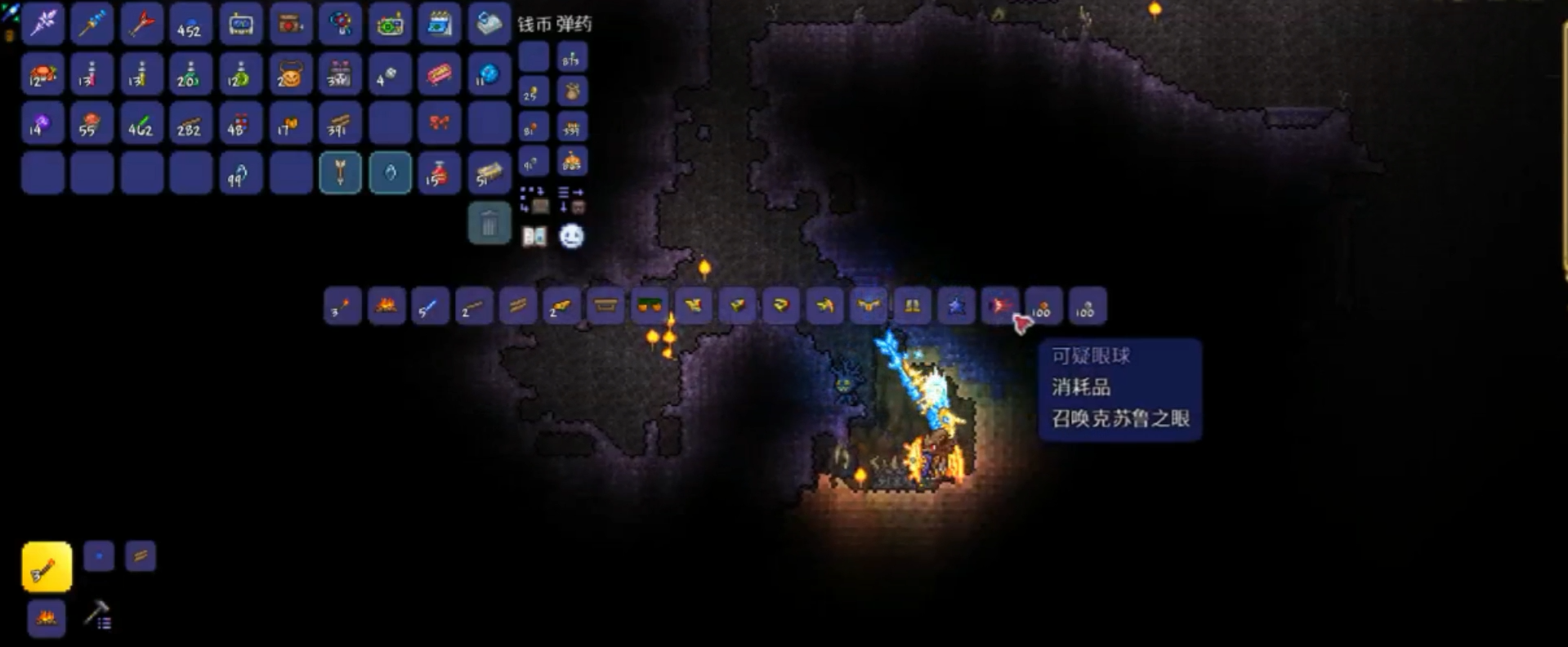This screenshot has height=647, width=1568.
Task: Select the goggles recipe slot
Action: 650,306
